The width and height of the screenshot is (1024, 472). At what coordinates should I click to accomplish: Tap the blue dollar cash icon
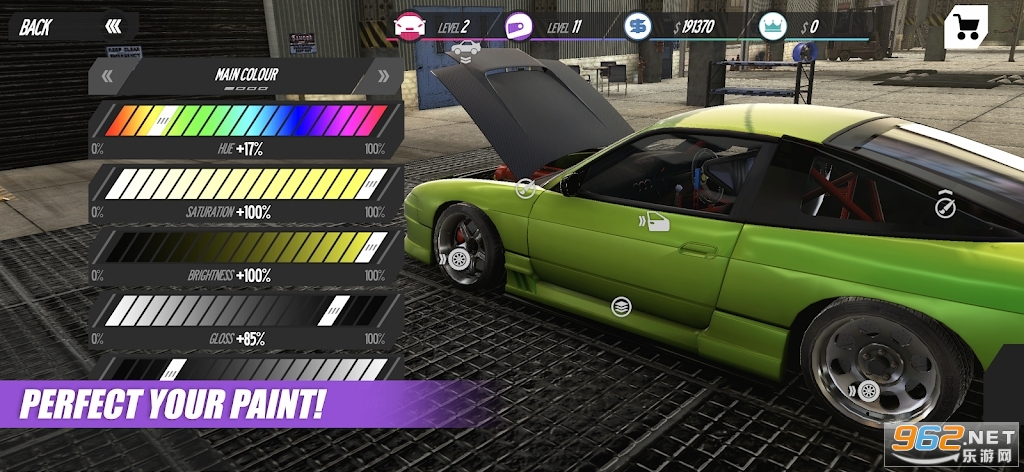click(637, 26)
